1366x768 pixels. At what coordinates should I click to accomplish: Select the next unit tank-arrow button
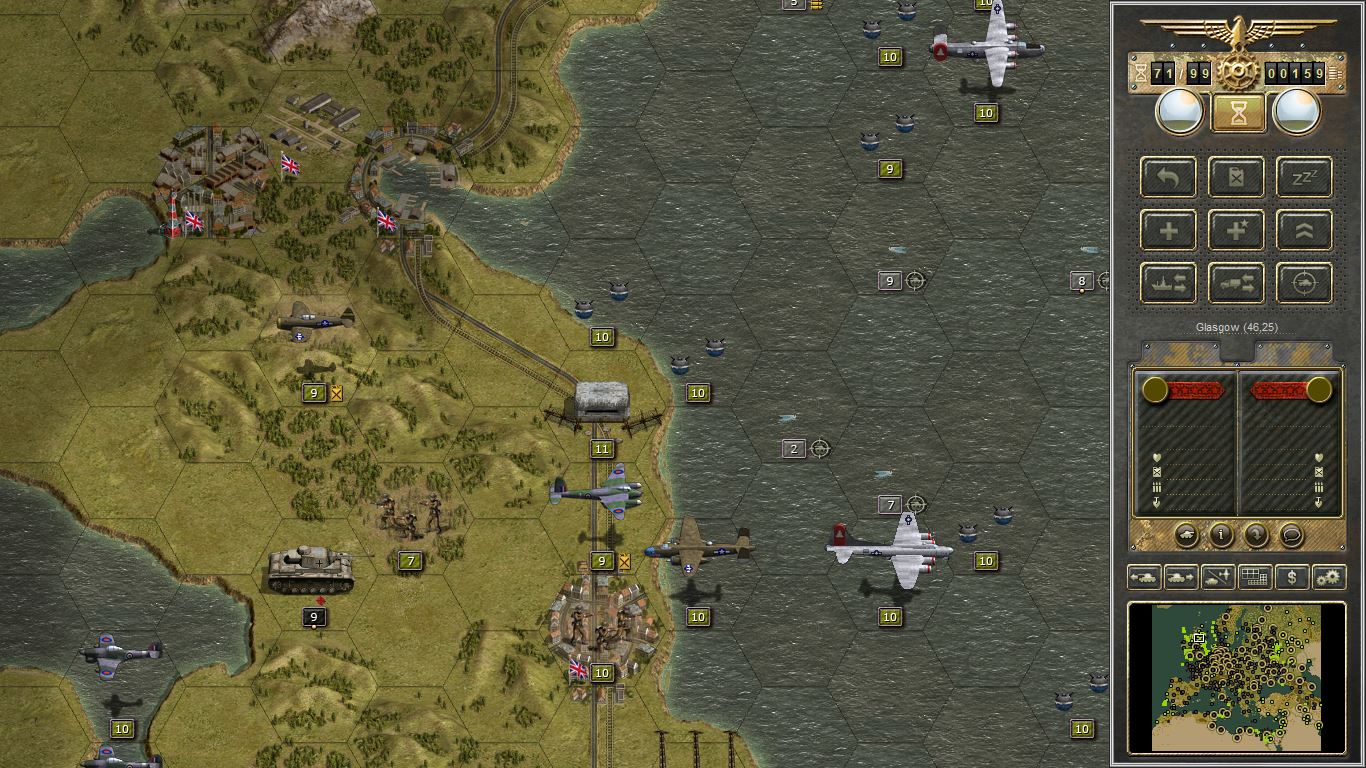pos(1181,577)
